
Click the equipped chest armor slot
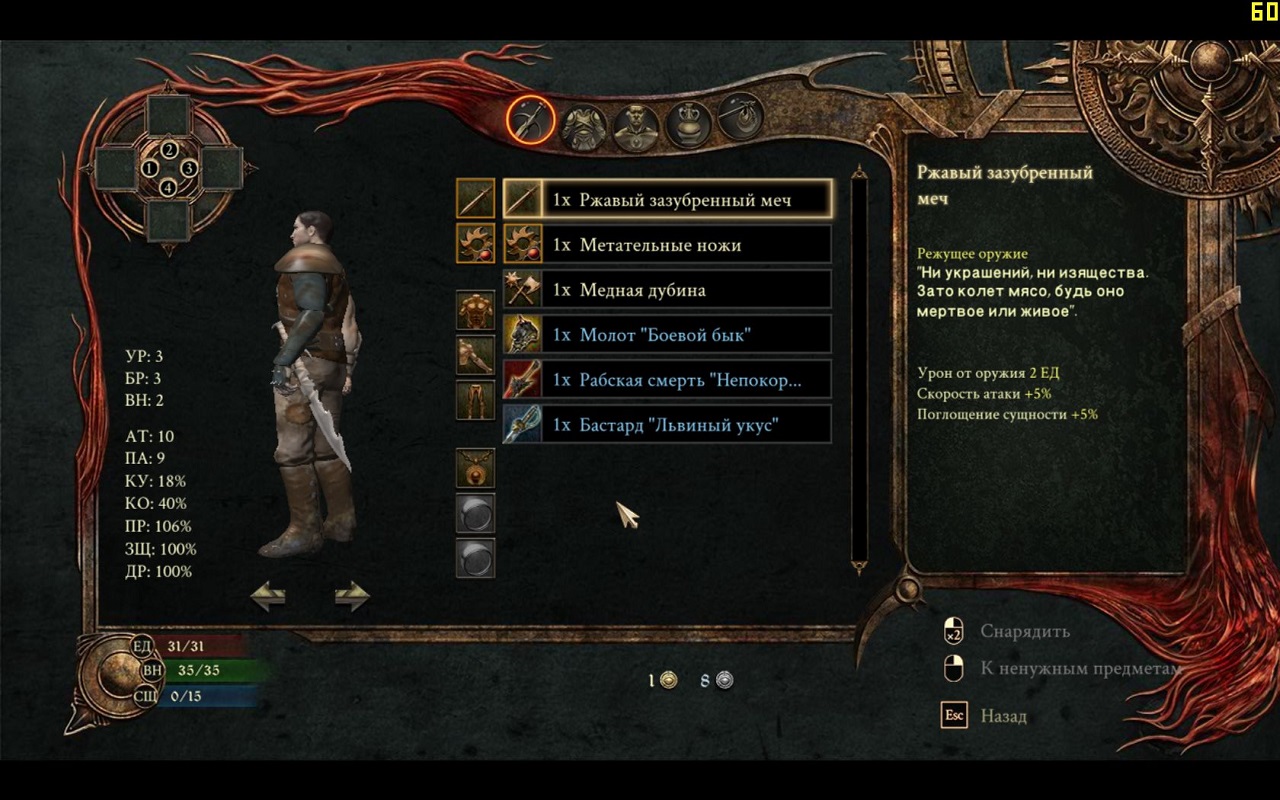(475, 310)
